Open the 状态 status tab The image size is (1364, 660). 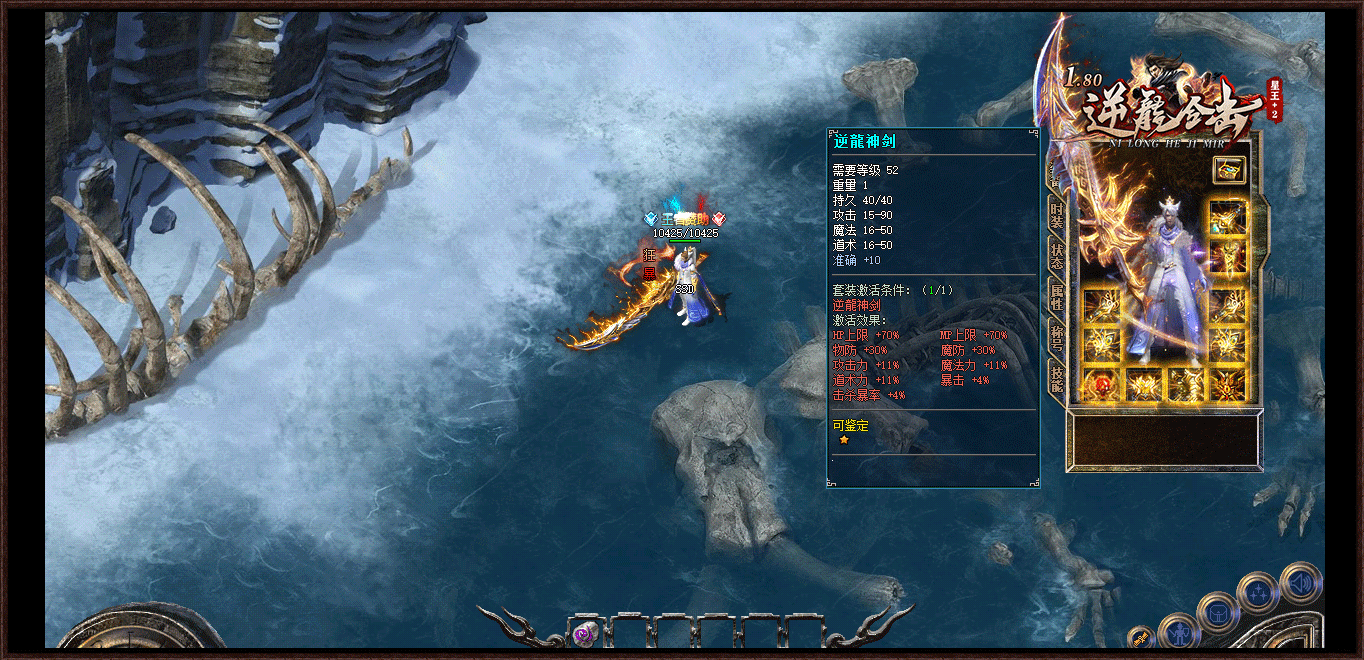coord(1056,256)
